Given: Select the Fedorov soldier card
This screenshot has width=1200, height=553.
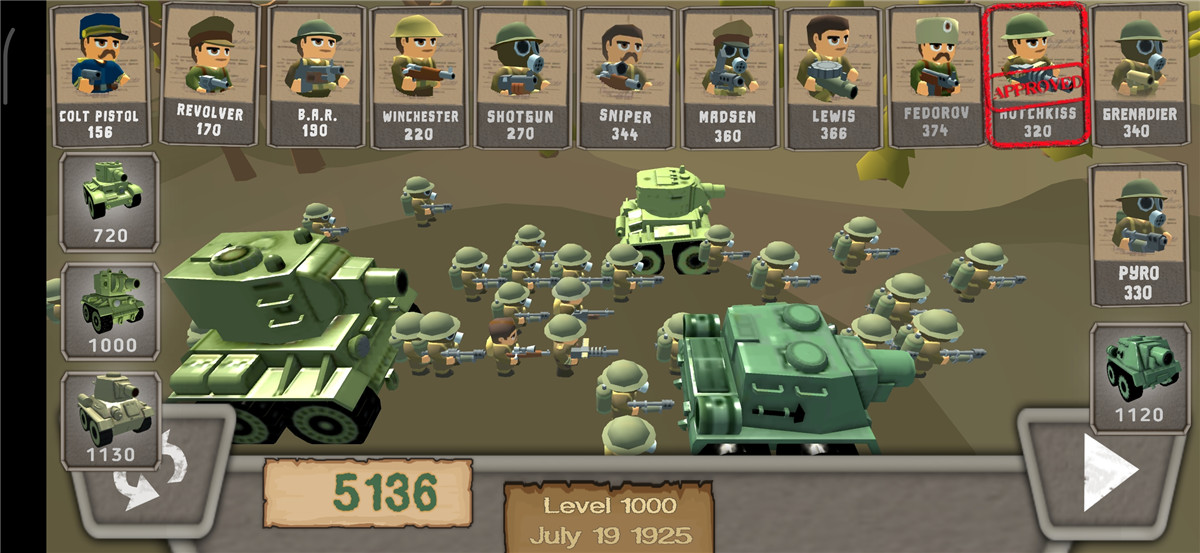Looking at the screenshot, I should tap(934, 75).
